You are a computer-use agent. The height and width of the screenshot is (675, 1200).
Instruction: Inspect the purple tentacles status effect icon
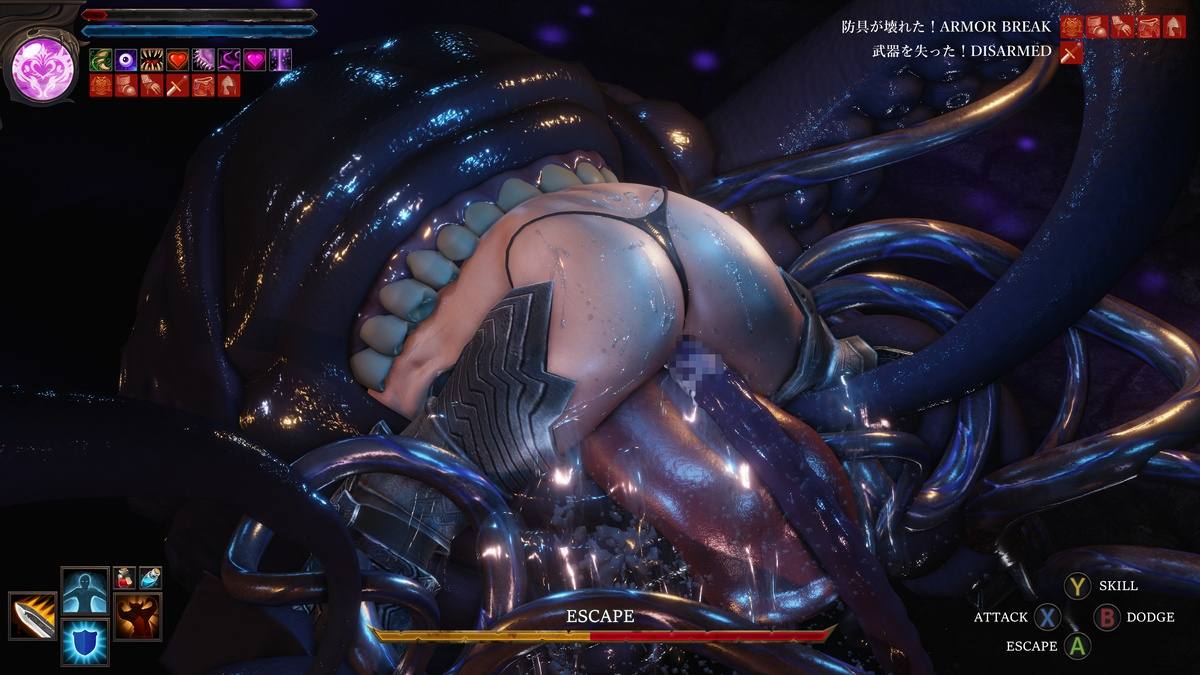229,60
